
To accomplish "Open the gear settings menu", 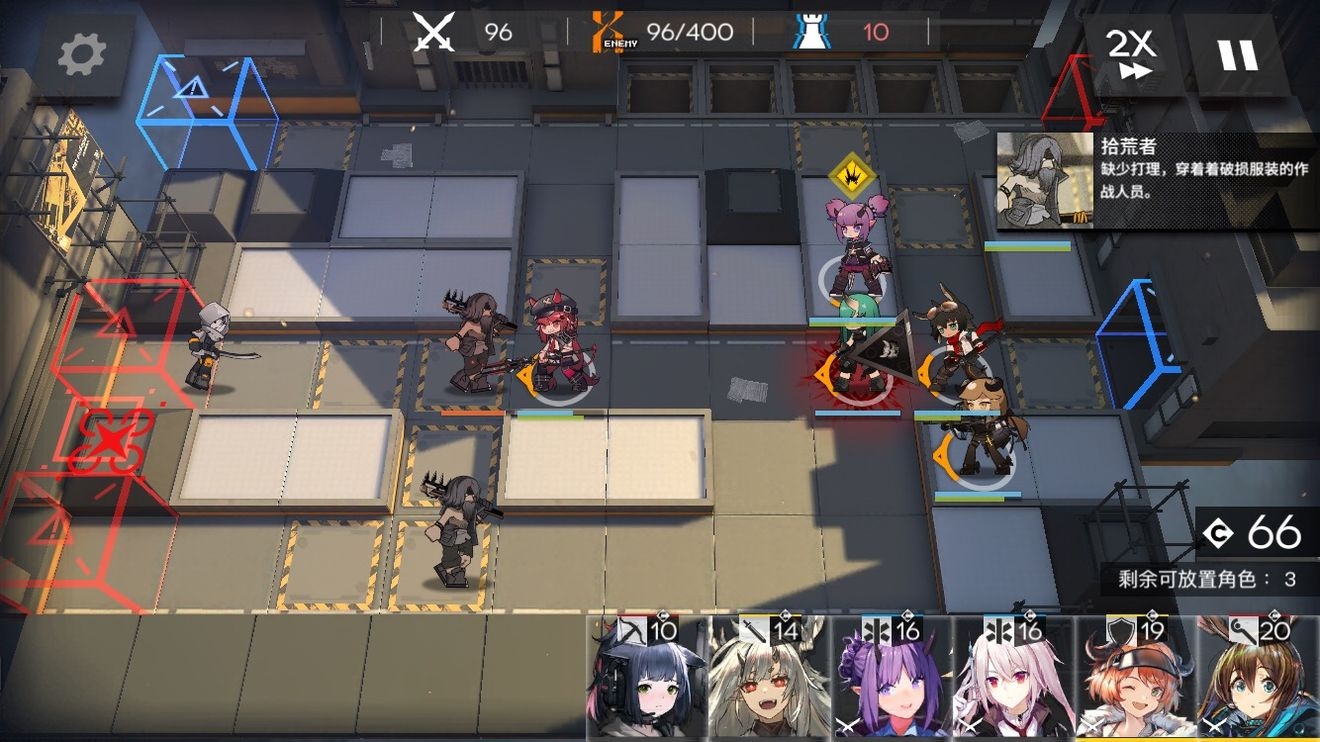I will 82,56.
